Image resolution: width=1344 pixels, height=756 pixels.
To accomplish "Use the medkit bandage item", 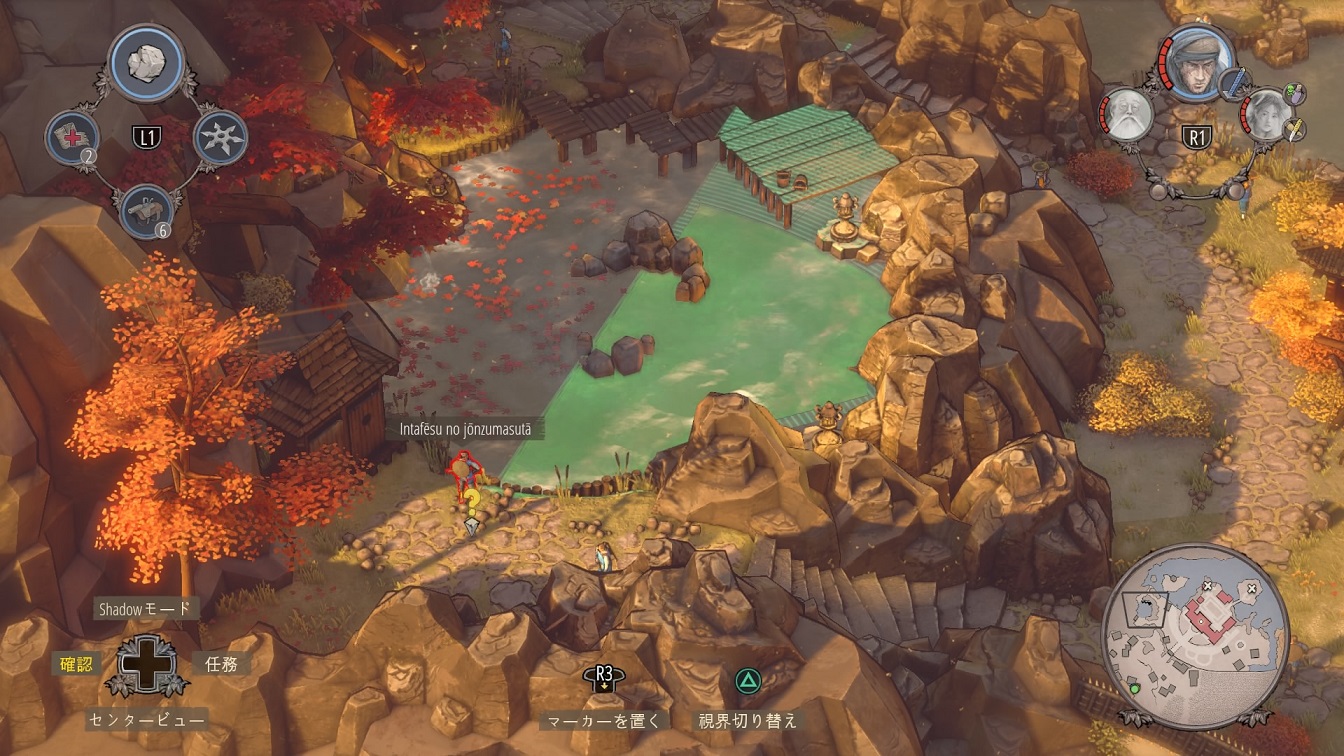I will 73,137.
